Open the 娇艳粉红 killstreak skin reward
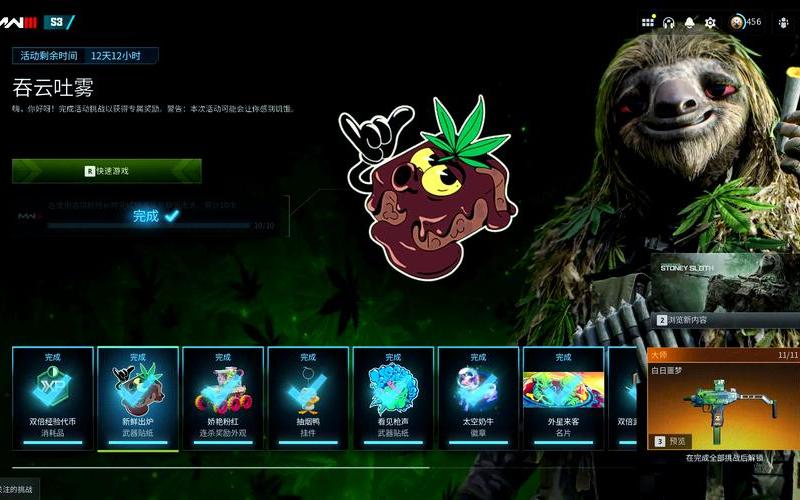Image resolution: width=800 pixels, height=500 pixels. (x=223, y=398)
